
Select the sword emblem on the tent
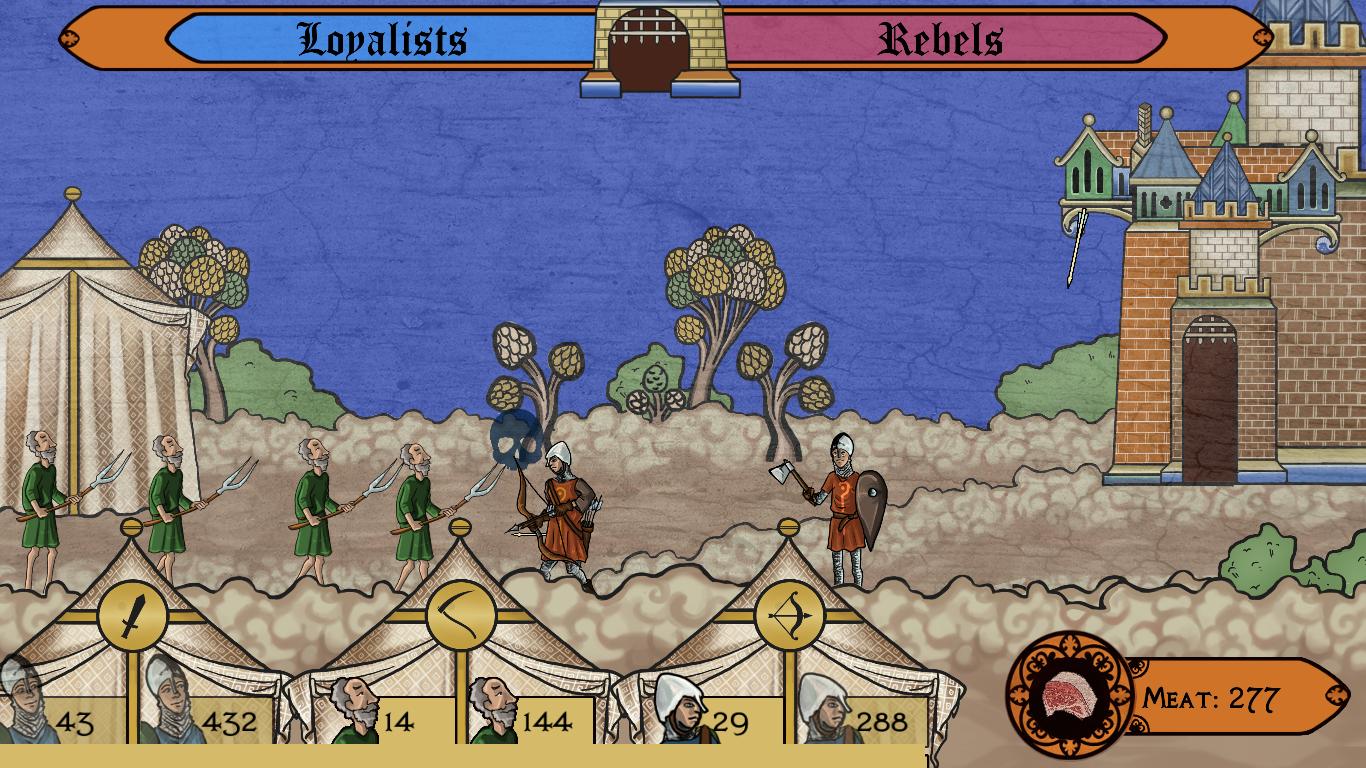pos(132,616)
